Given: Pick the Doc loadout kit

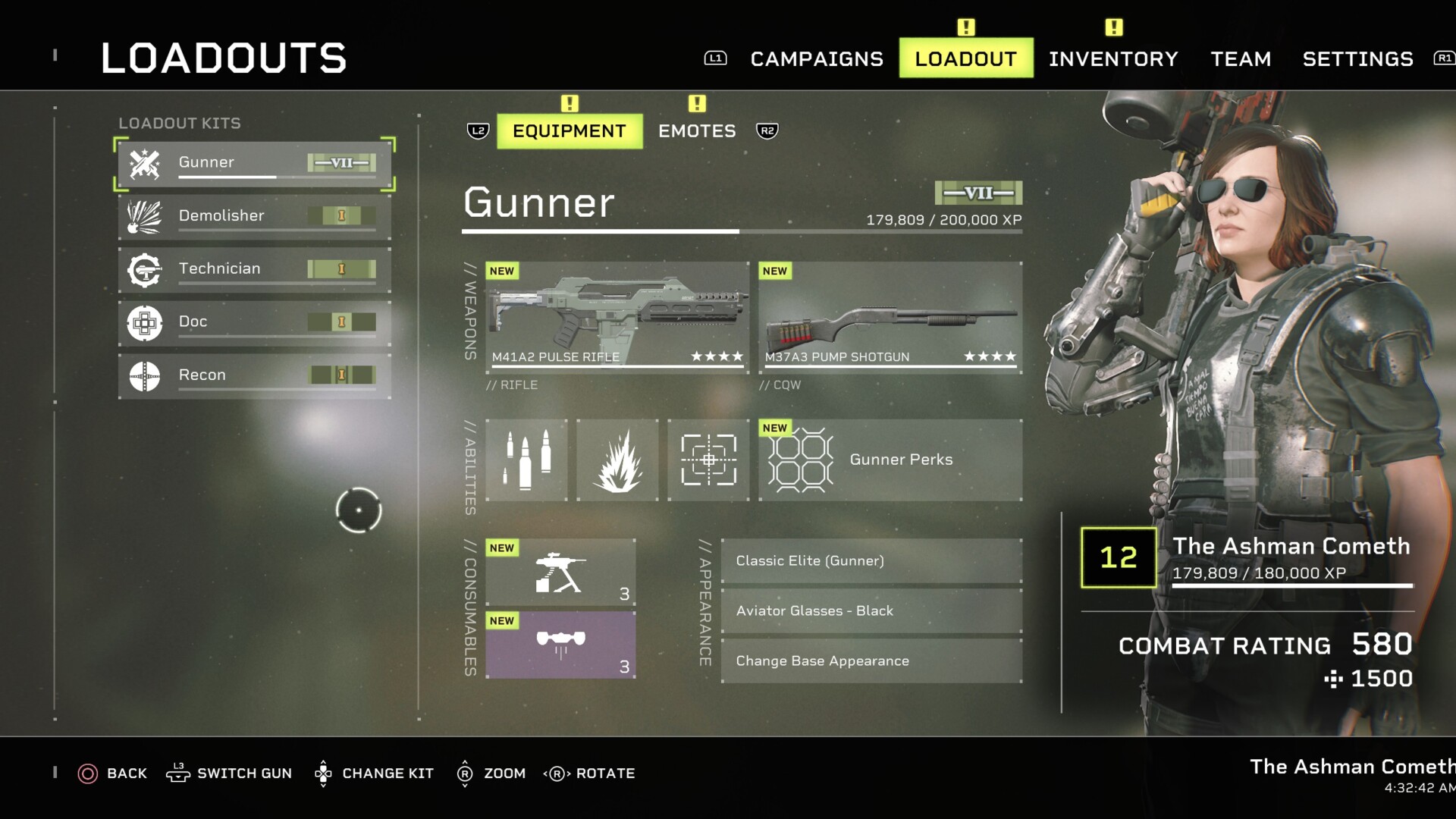Looking at the screenshot, I should tap(254, 322).
